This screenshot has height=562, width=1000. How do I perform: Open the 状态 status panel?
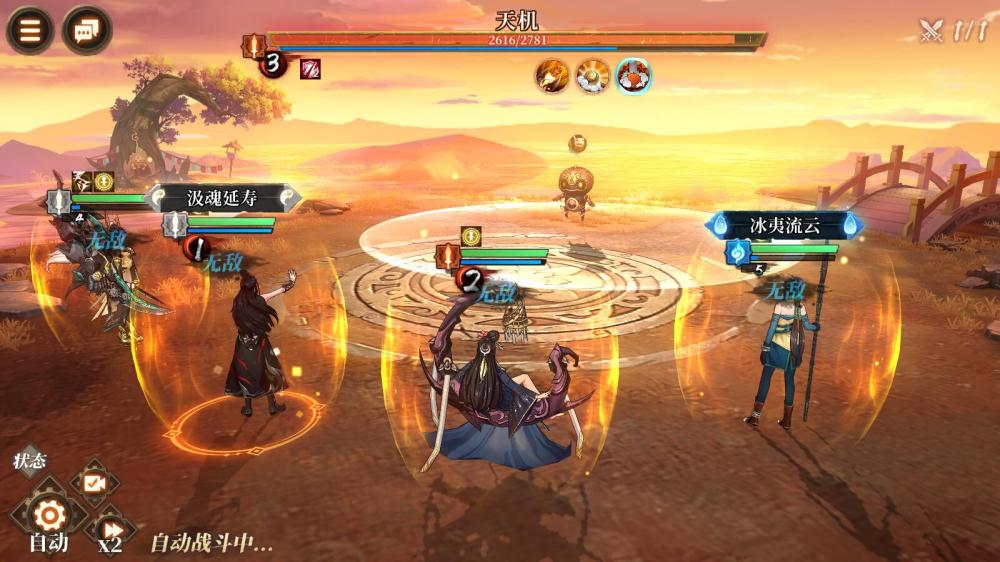(30, 462)
